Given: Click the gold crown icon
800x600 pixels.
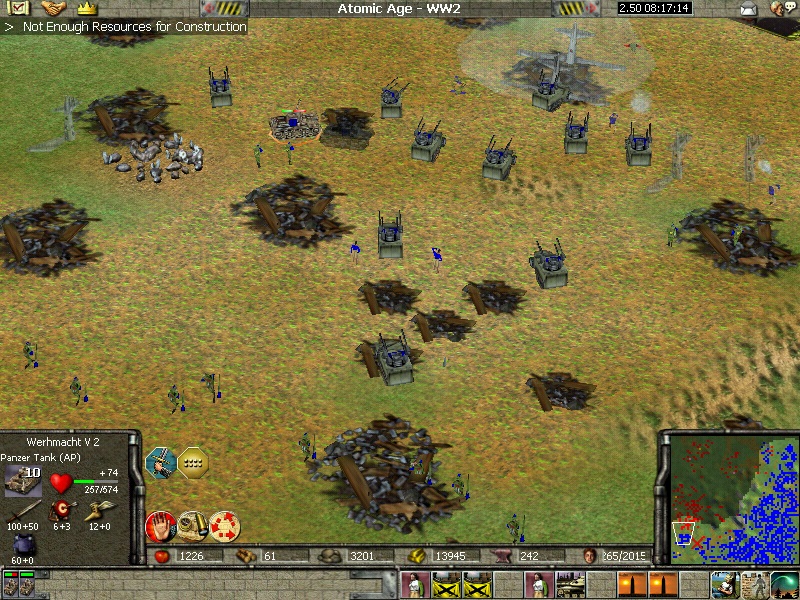Looking at the screenshot, I should pyautogui.click(x=86, y=8).
